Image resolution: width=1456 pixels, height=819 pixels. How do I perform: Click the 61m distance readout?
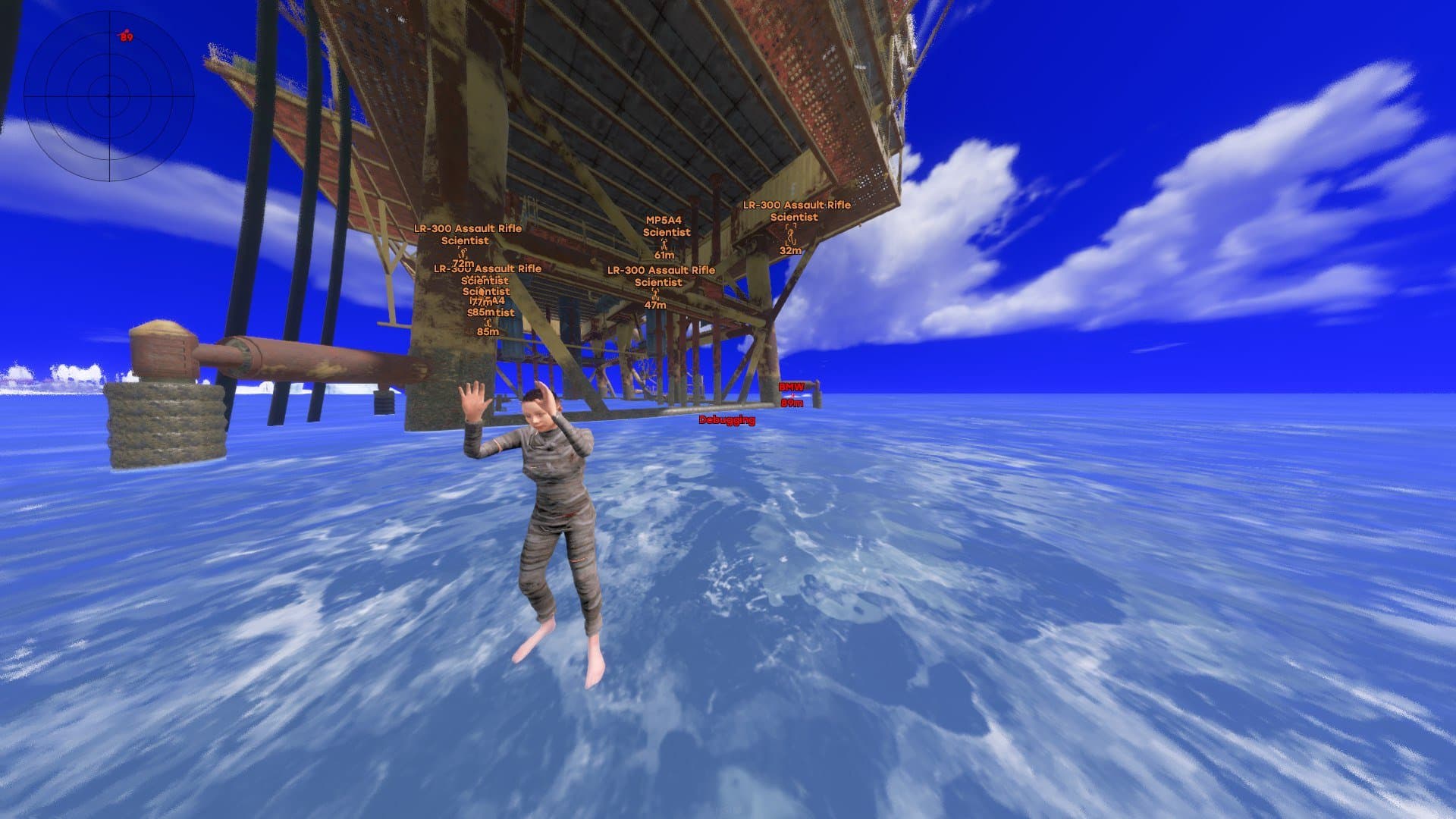tap(664, 256)
